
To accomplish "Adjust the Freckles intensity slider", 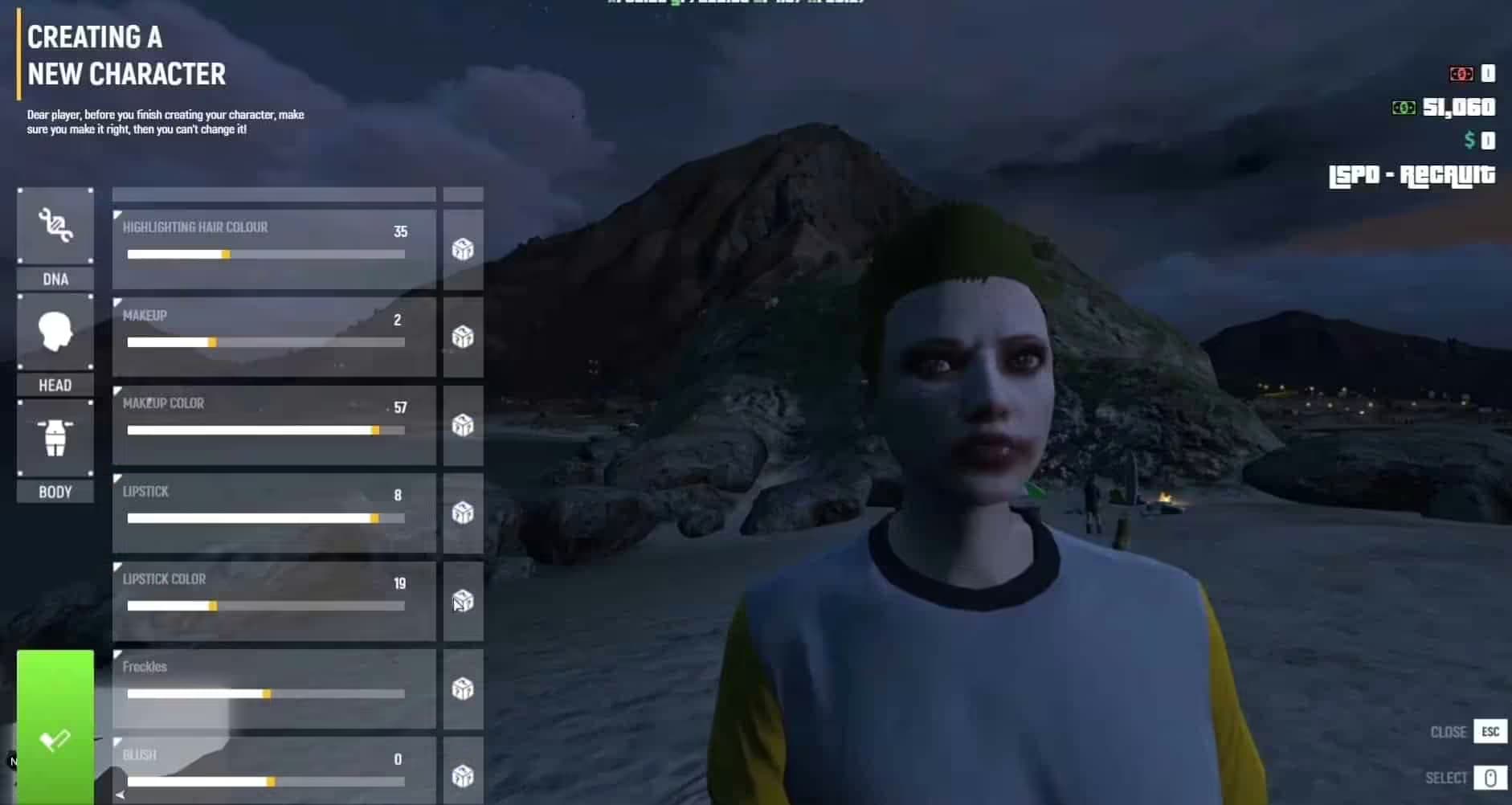I will tap(266, 694).
